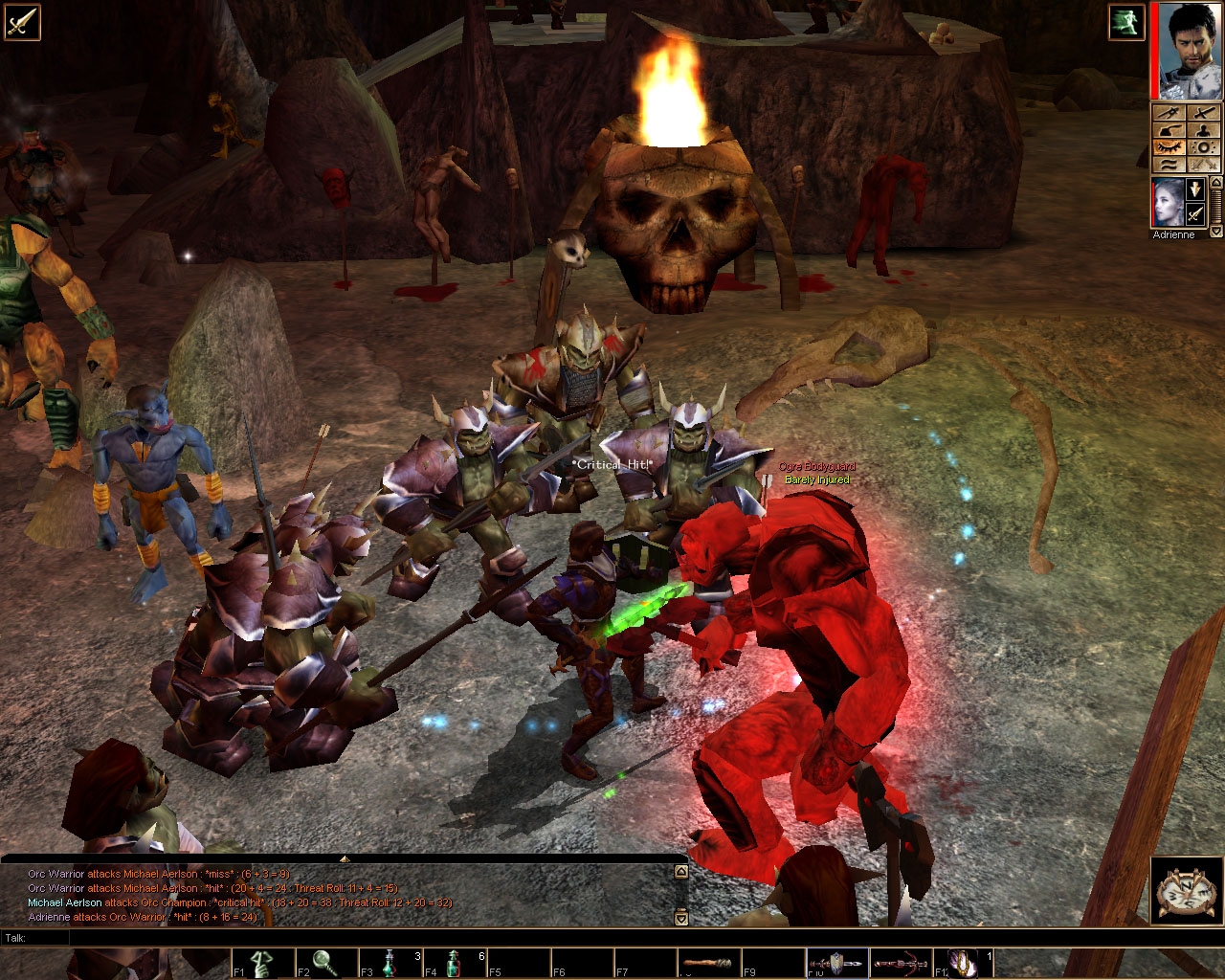This screenshot has width=1225, height=980.
Task: Click the sword icon beside Adrienne's portrait
Action: [x=1194, y=214]
